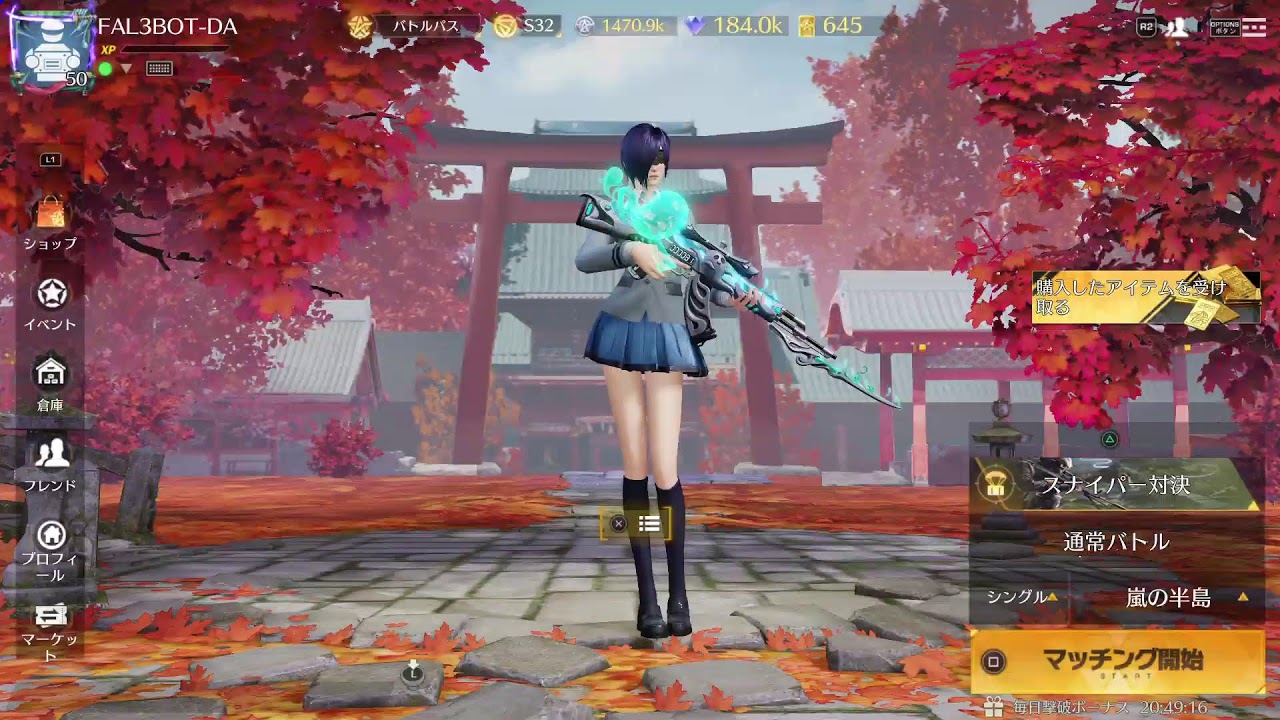The height and width of the screenshot is (720, 1280).
Task: Select the スナイパー対決 sniper duel mode
Action: click(x=1115, y=485)
